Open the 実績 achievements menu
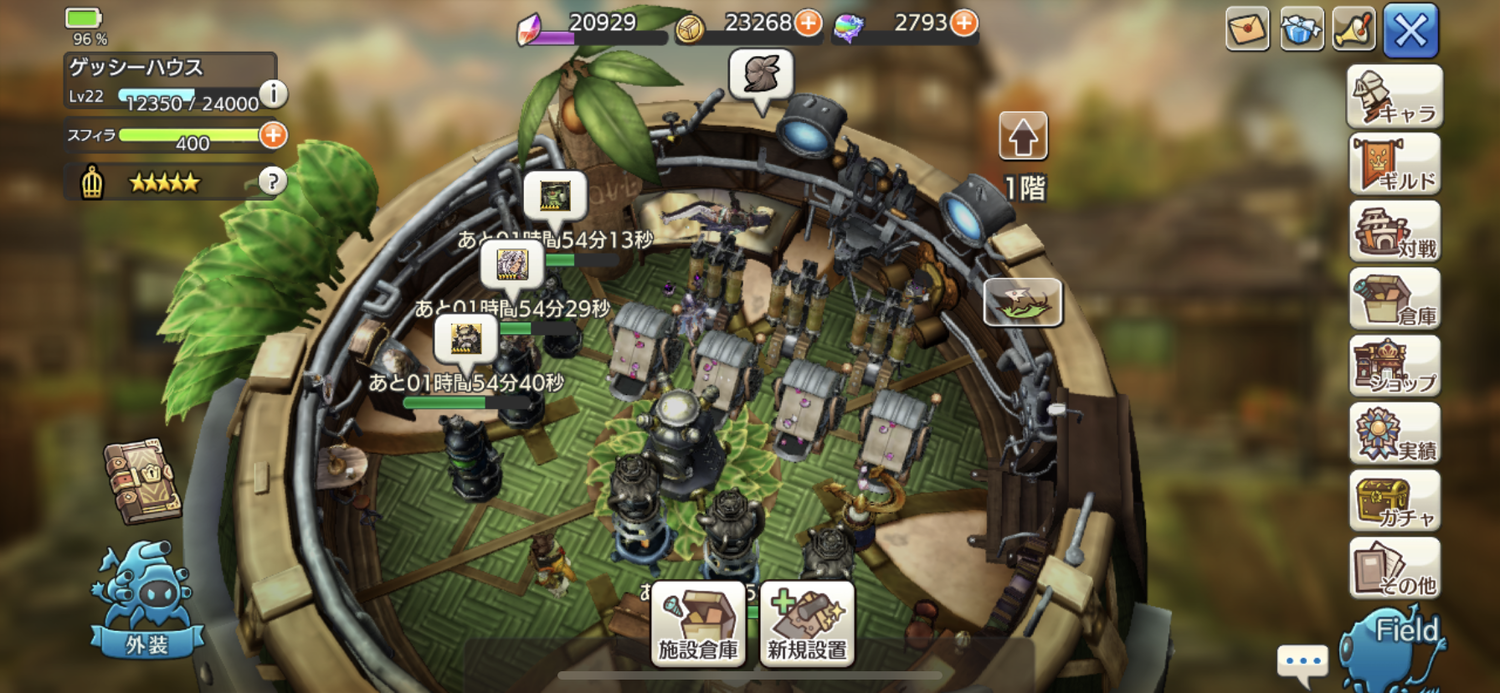 coord(1395,433)
